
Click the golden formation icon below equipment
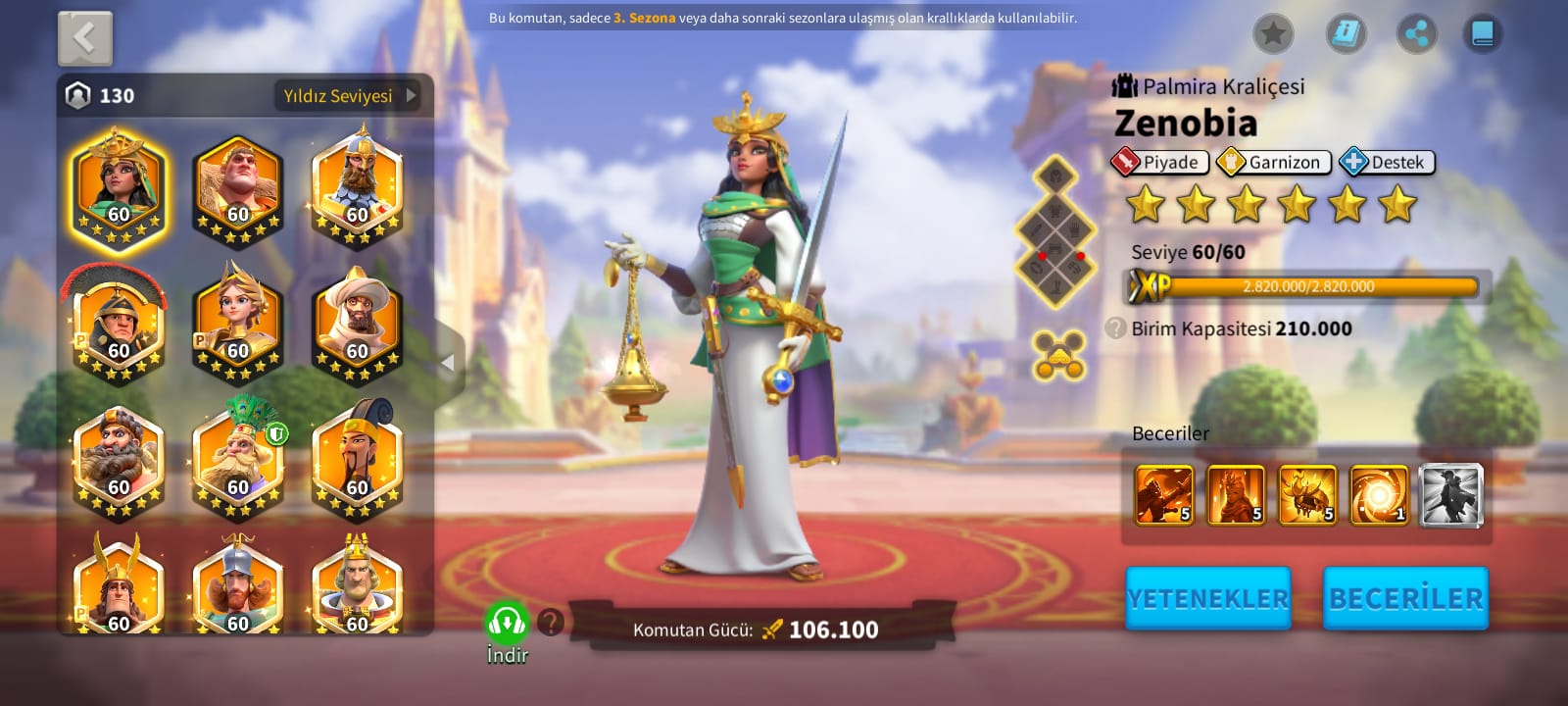pyautogui.click(x=1058, y=355)
